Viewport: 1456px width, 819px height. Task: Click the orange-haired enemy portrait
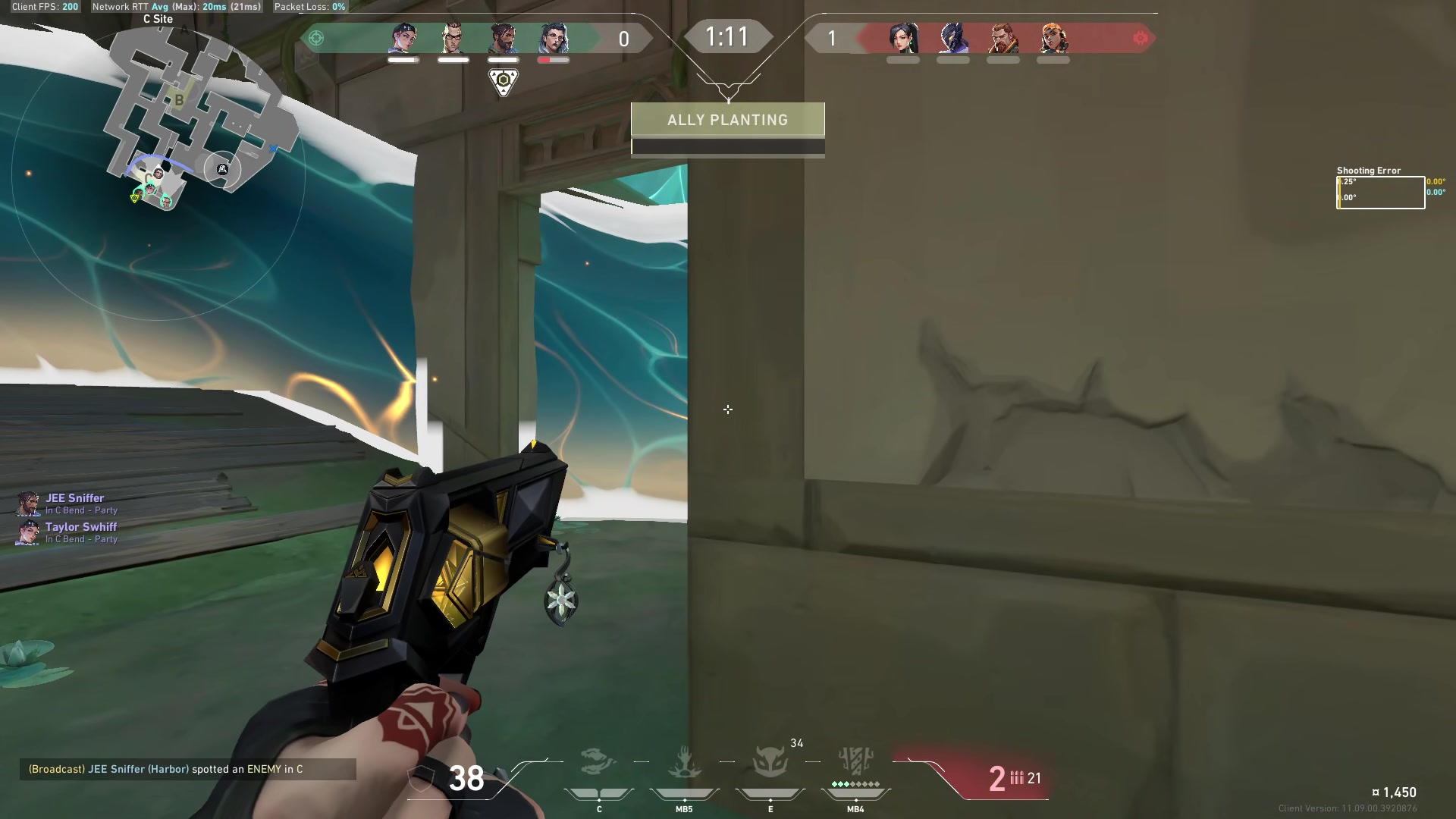(1053, 38)
